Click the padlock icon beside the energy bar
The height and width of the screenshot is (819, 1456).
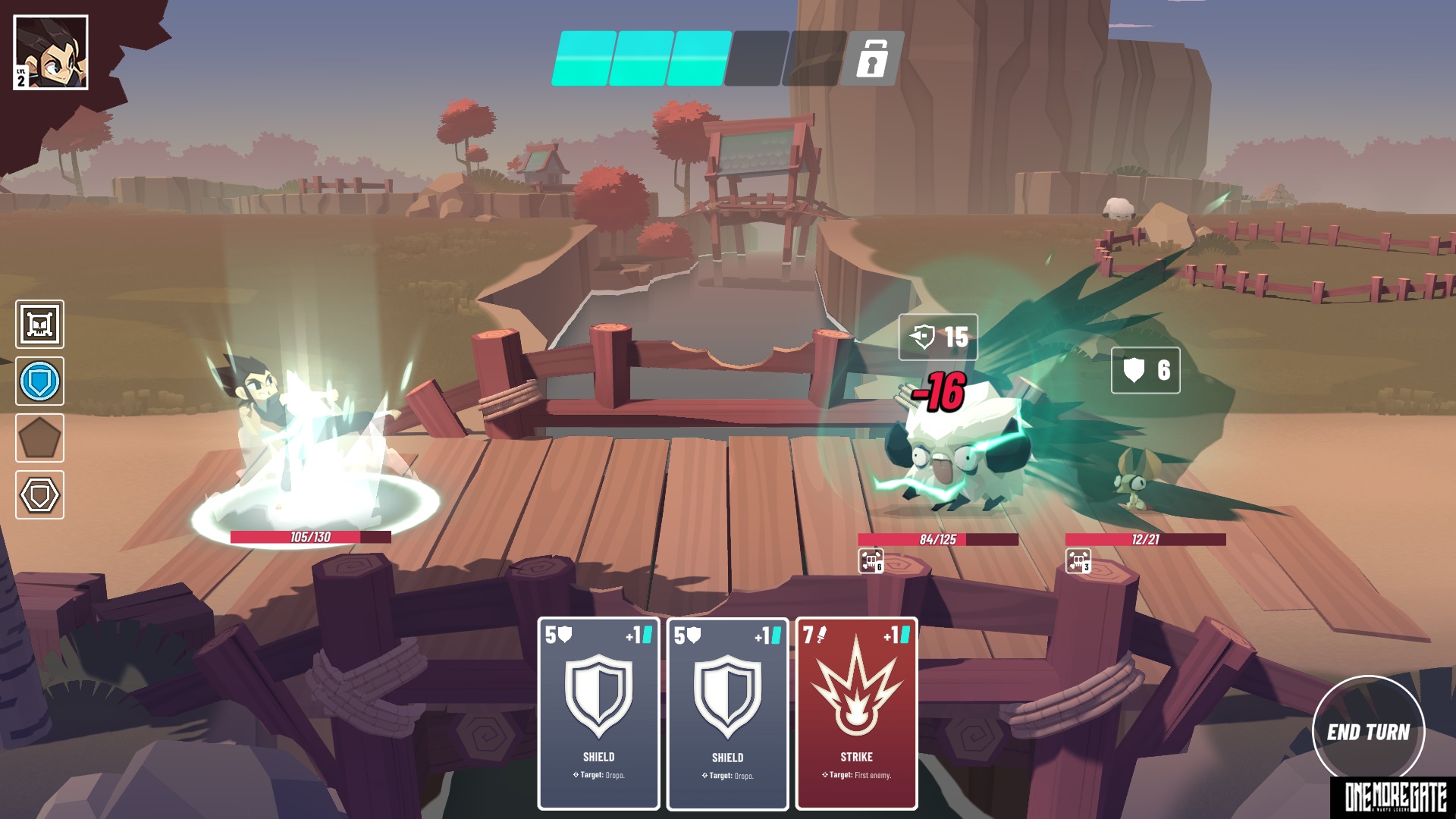873,58
